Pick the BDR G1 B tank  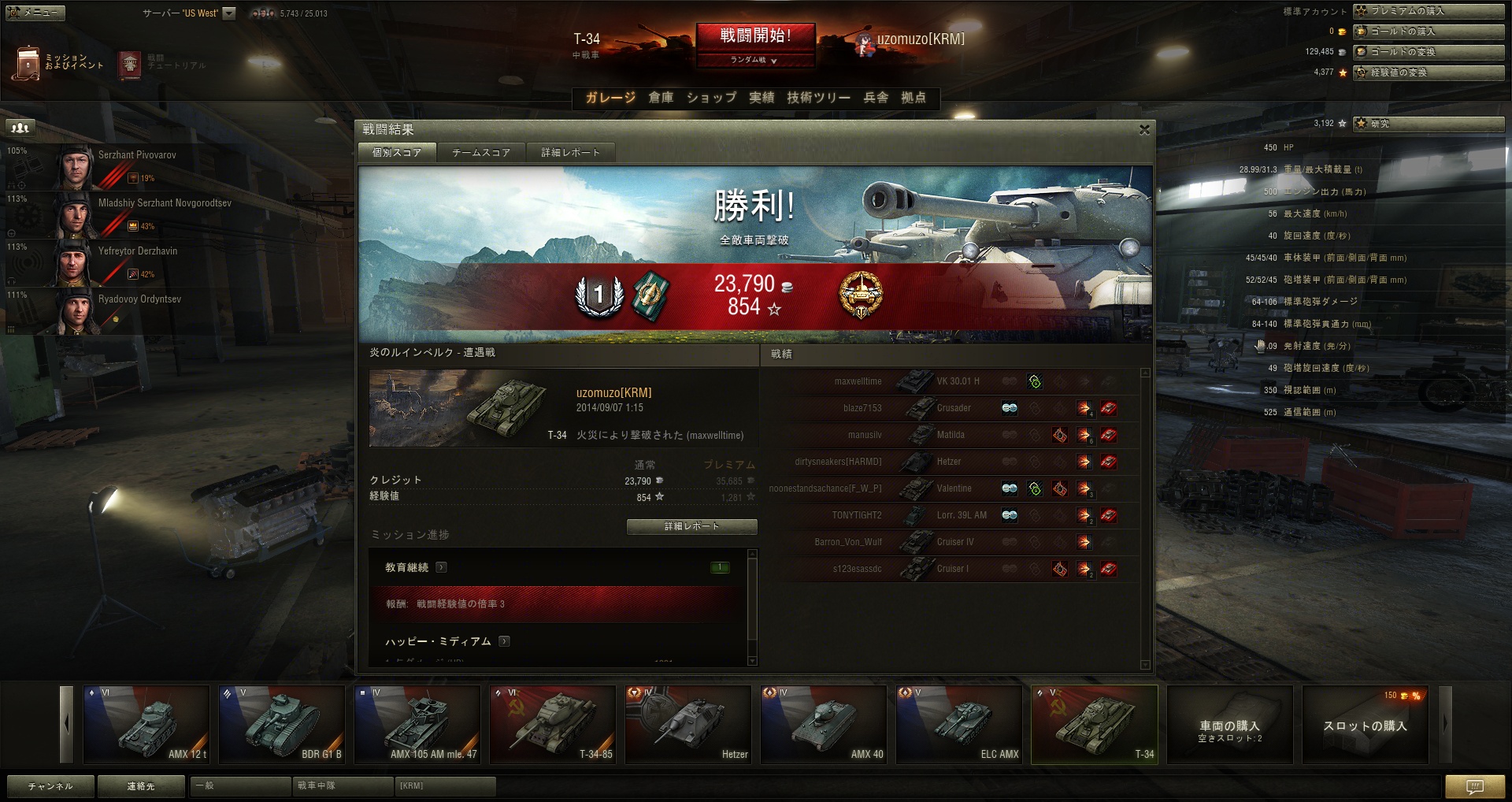pyautogui.click(x=281, y=724)
